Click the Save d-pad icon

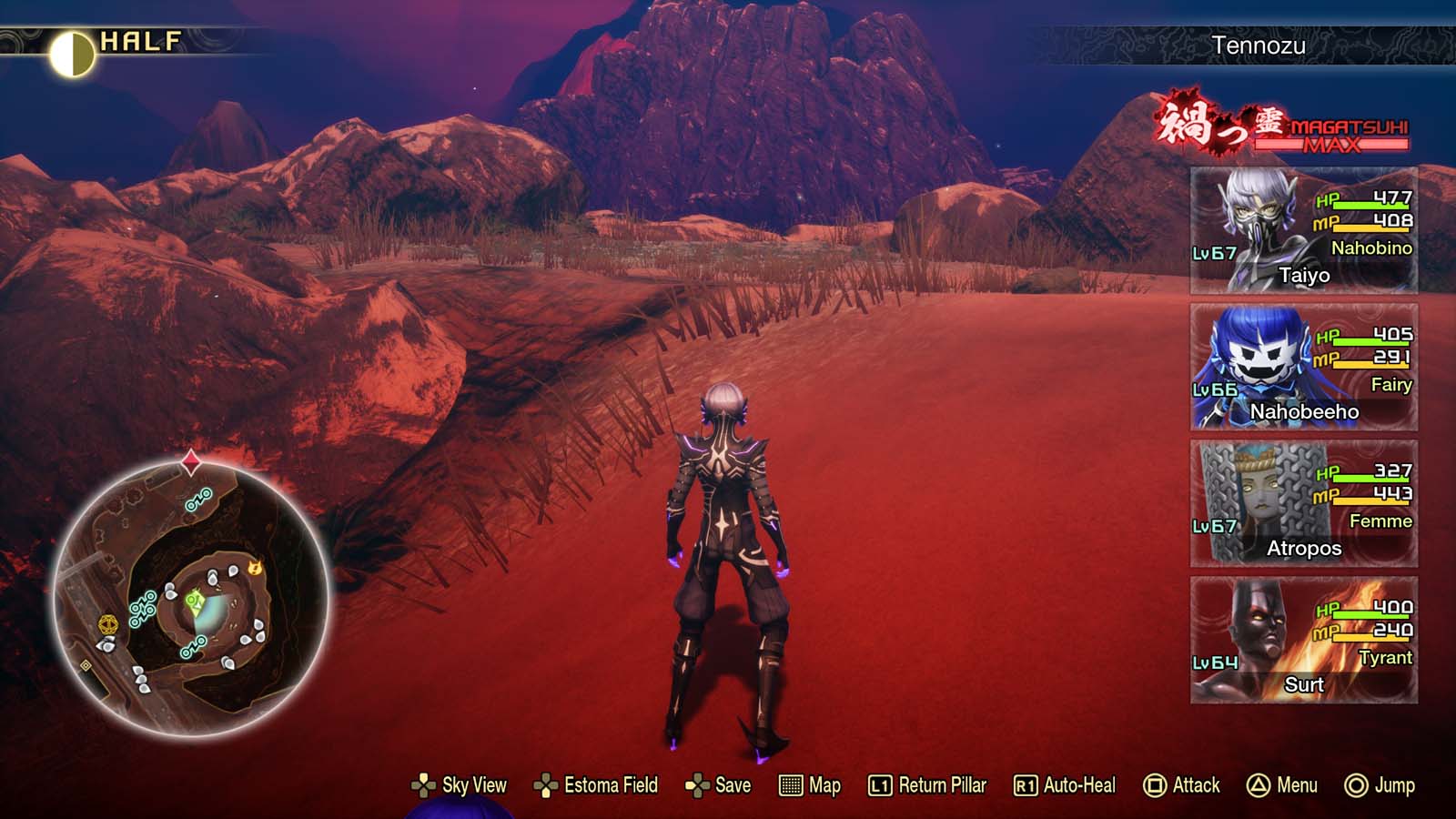[x=699, y=784]
